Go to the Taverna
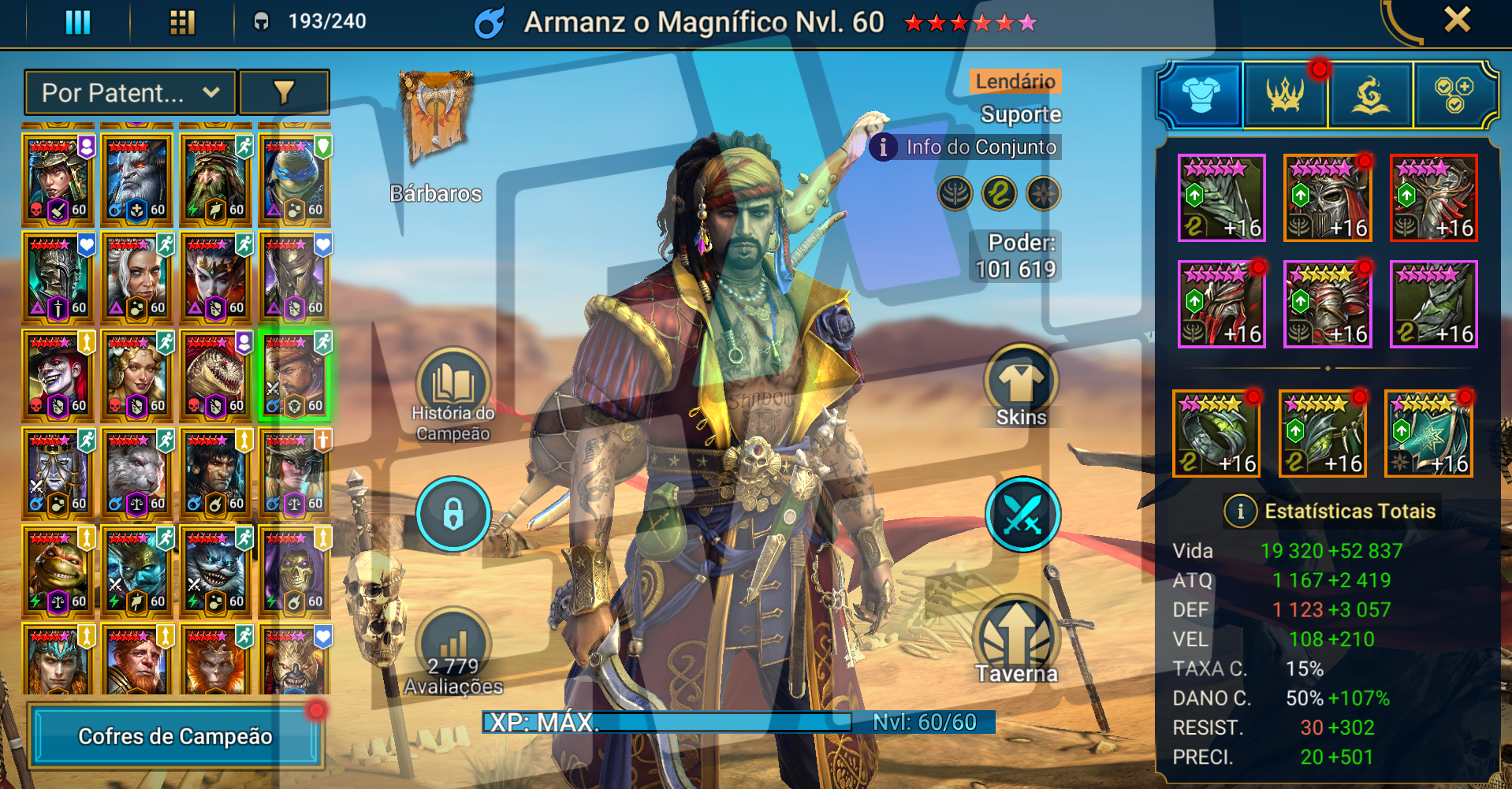Screen dimensions: 1512x789 [1016, 642]
